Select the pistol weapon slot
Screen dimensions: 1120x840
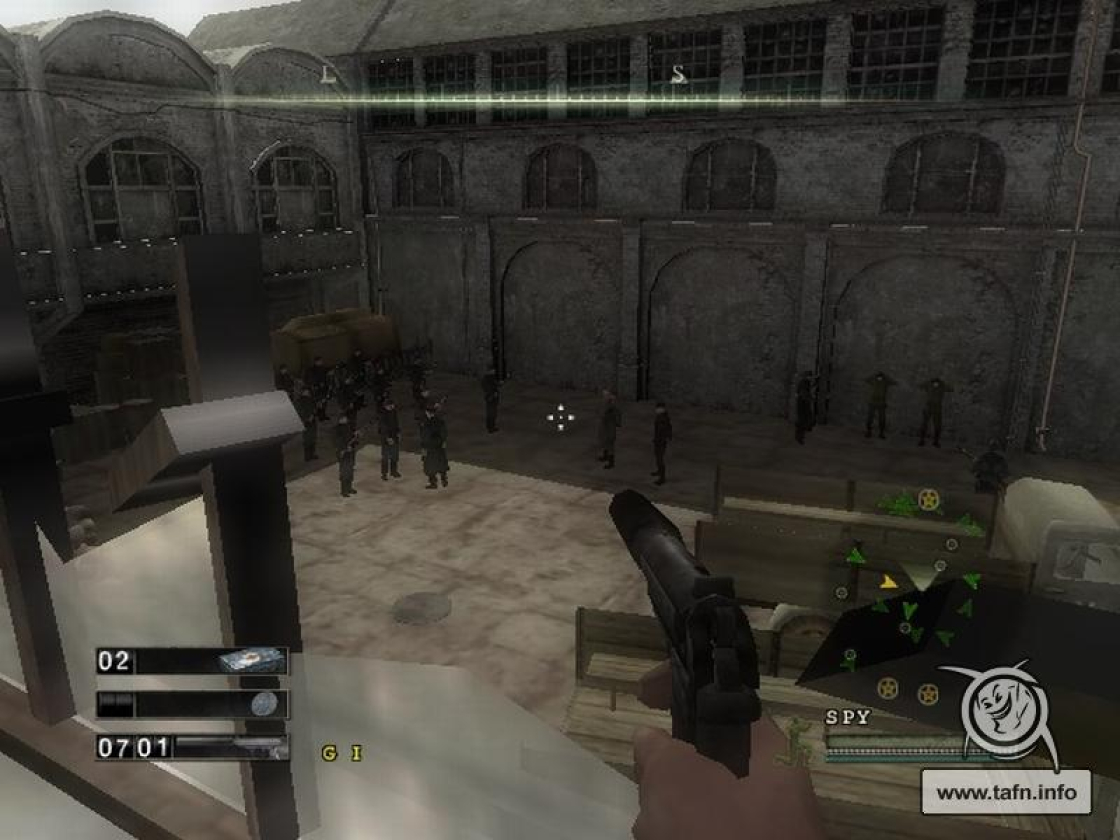click(x=192, y=747)
